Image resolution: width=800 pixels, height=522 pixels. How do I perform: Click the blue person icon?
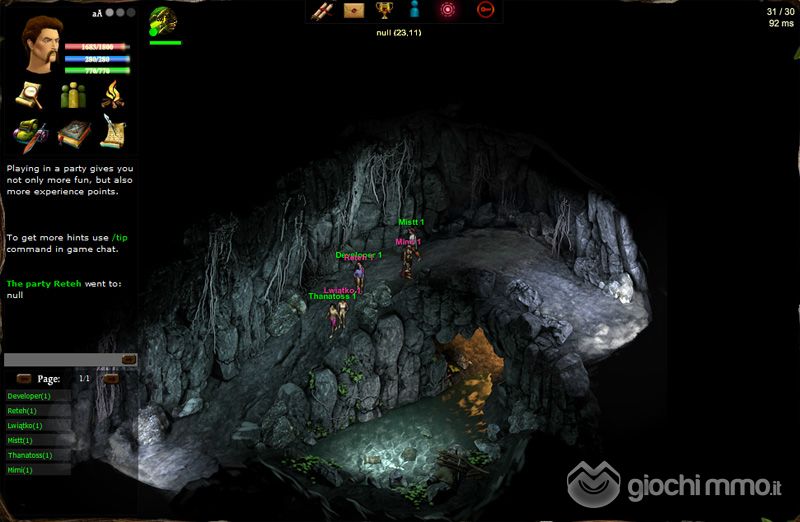pyautogui.click(x=412, y=11)
